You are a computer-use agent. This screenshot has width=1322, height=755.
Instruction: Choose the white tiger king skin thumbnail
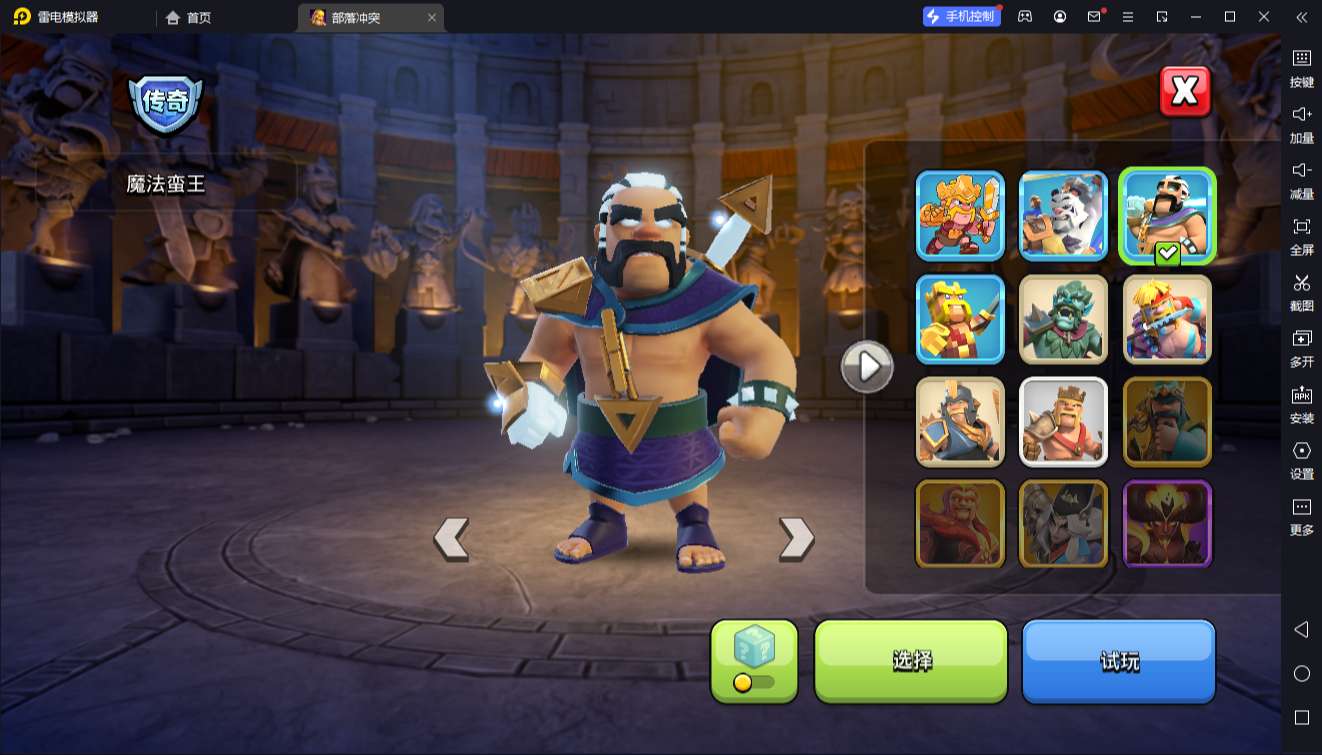point(1063,215)
